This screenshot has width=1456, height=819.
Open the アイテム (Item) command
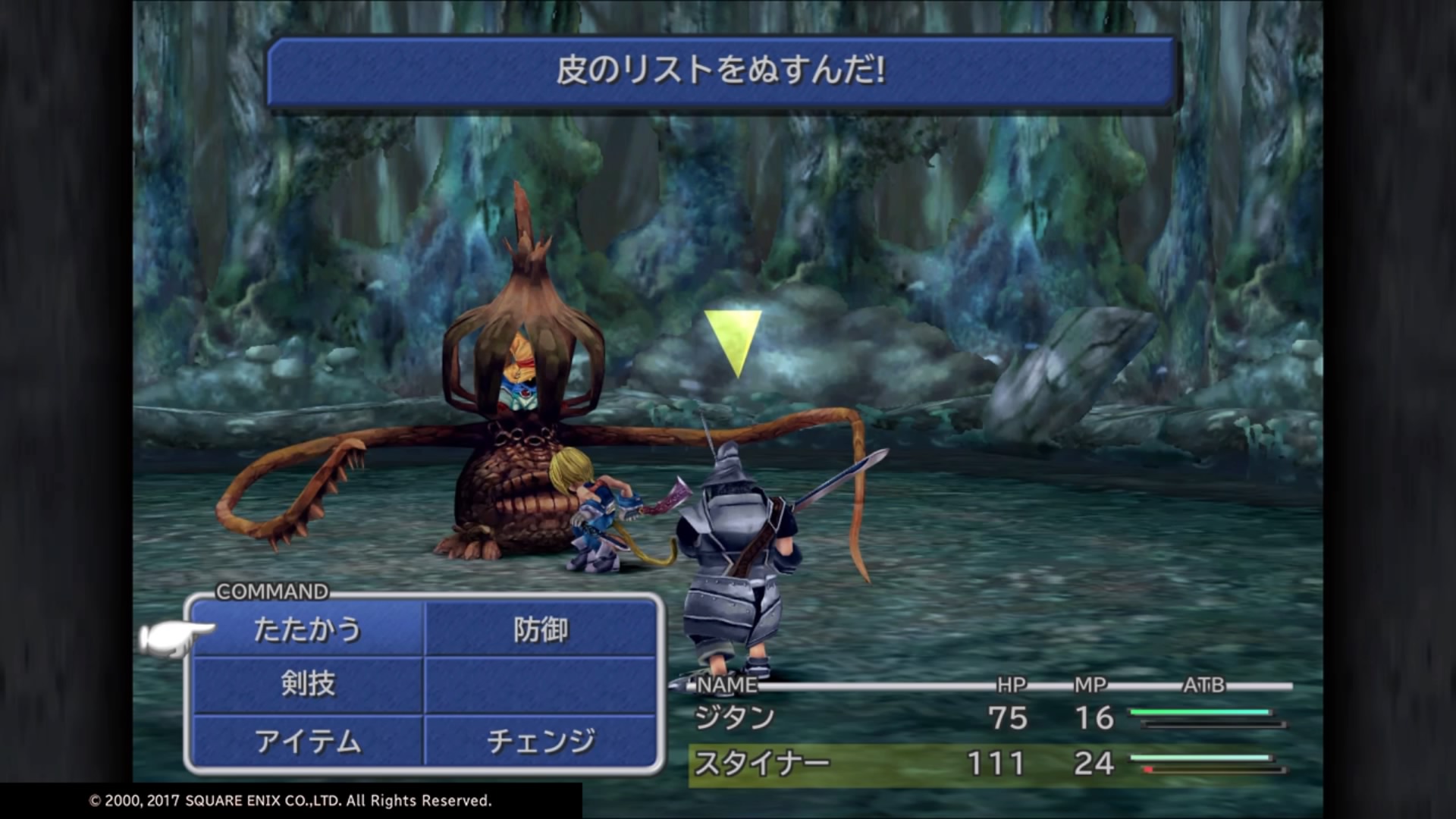[307, 742]
